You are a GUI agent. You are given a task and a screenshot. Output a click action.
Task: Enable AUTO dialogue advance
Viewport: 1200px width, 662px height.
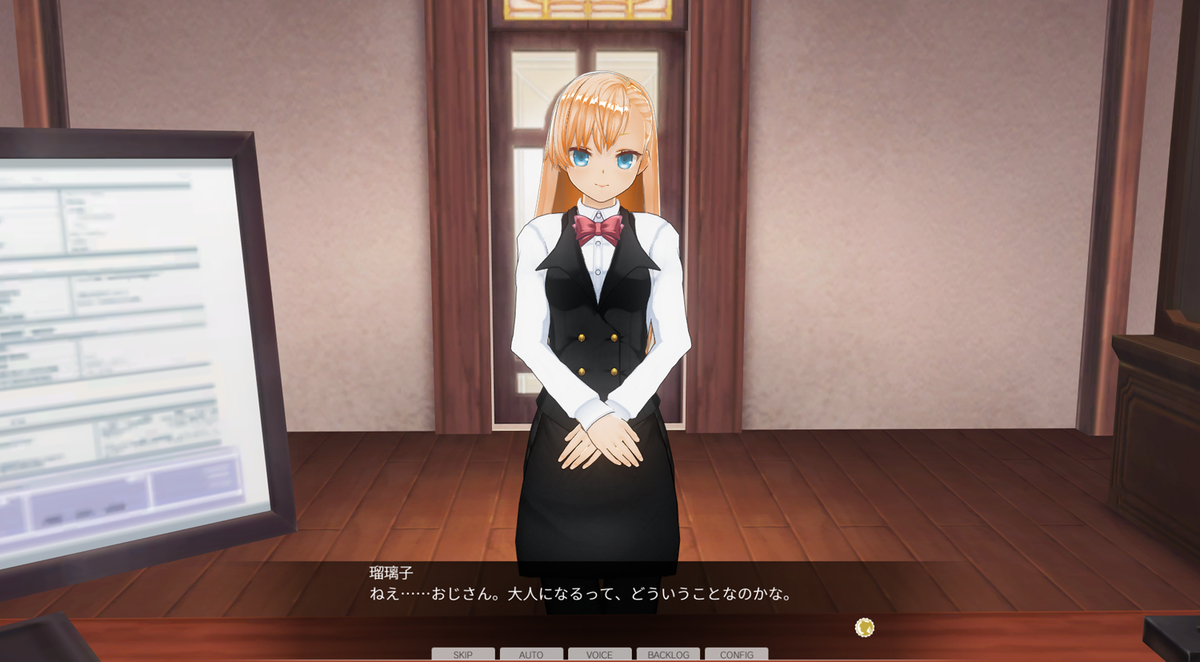[531, 655]
